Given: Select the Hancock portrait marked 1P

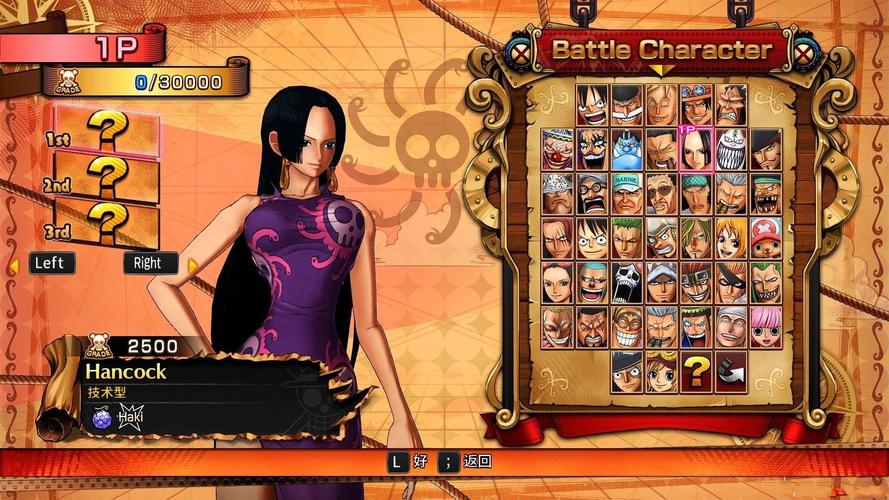Looking at the screenshot, I should pos(696,149).
